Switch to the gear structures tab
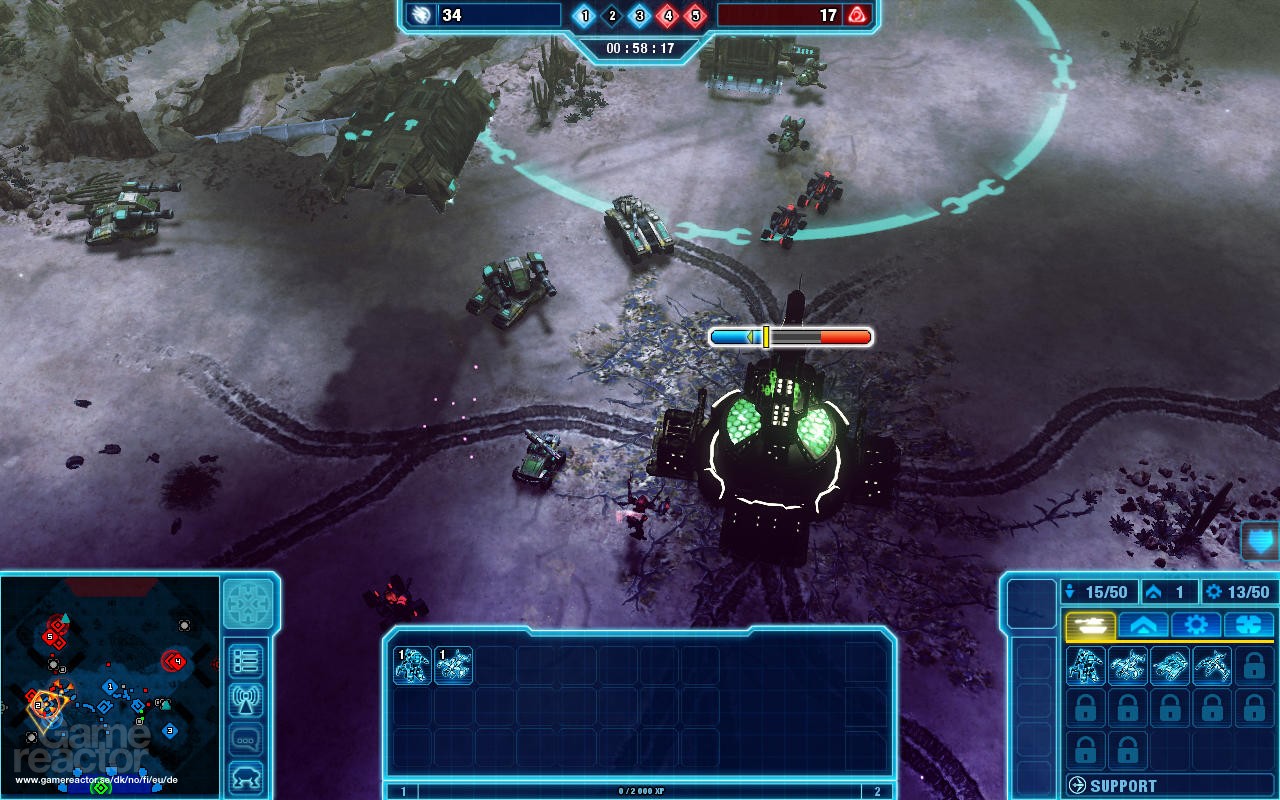Viewport: 1280px width, 800px height. pyautogui.click(x=1196, y=625)
